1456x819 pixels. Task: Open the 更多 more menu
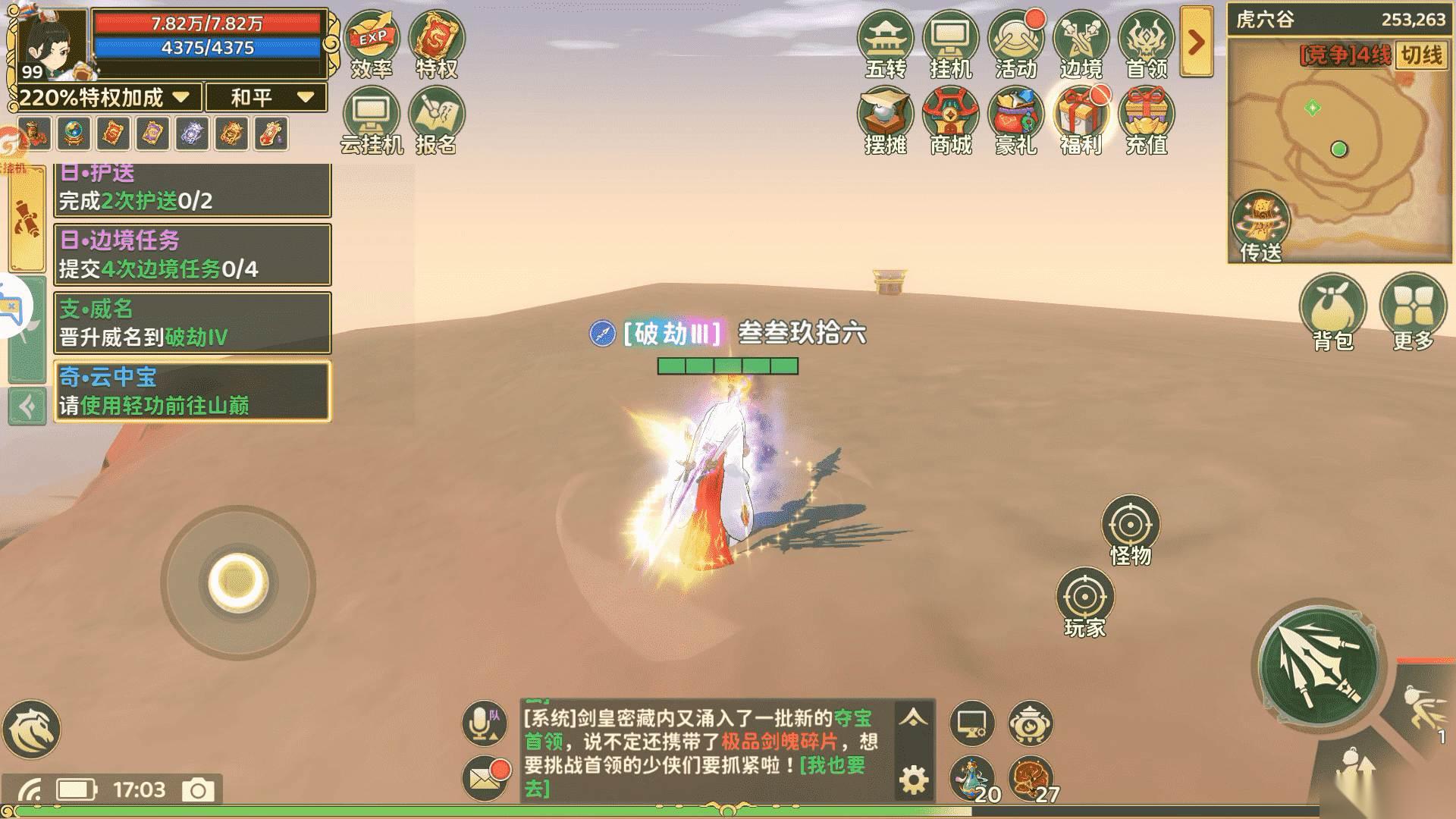[1413, 311]
